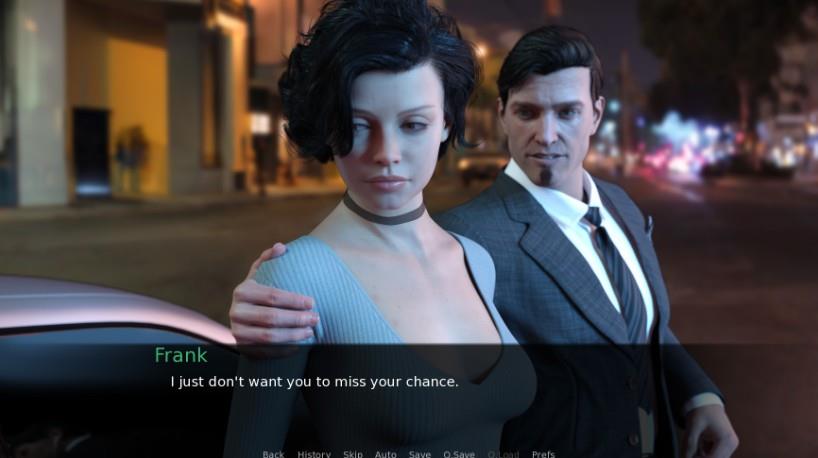Viewport: 818px width, 458px height.
Task: Open the Prefs menu
Action: 543,454
